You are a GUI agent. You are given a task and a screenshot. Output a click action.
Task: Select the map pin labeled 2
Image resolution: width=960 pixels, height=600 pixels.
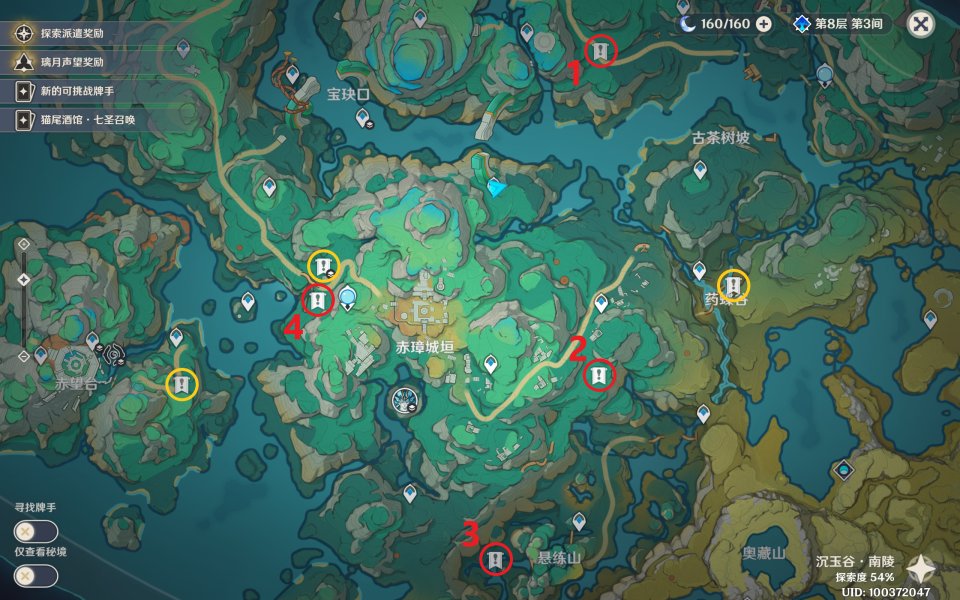599,375
